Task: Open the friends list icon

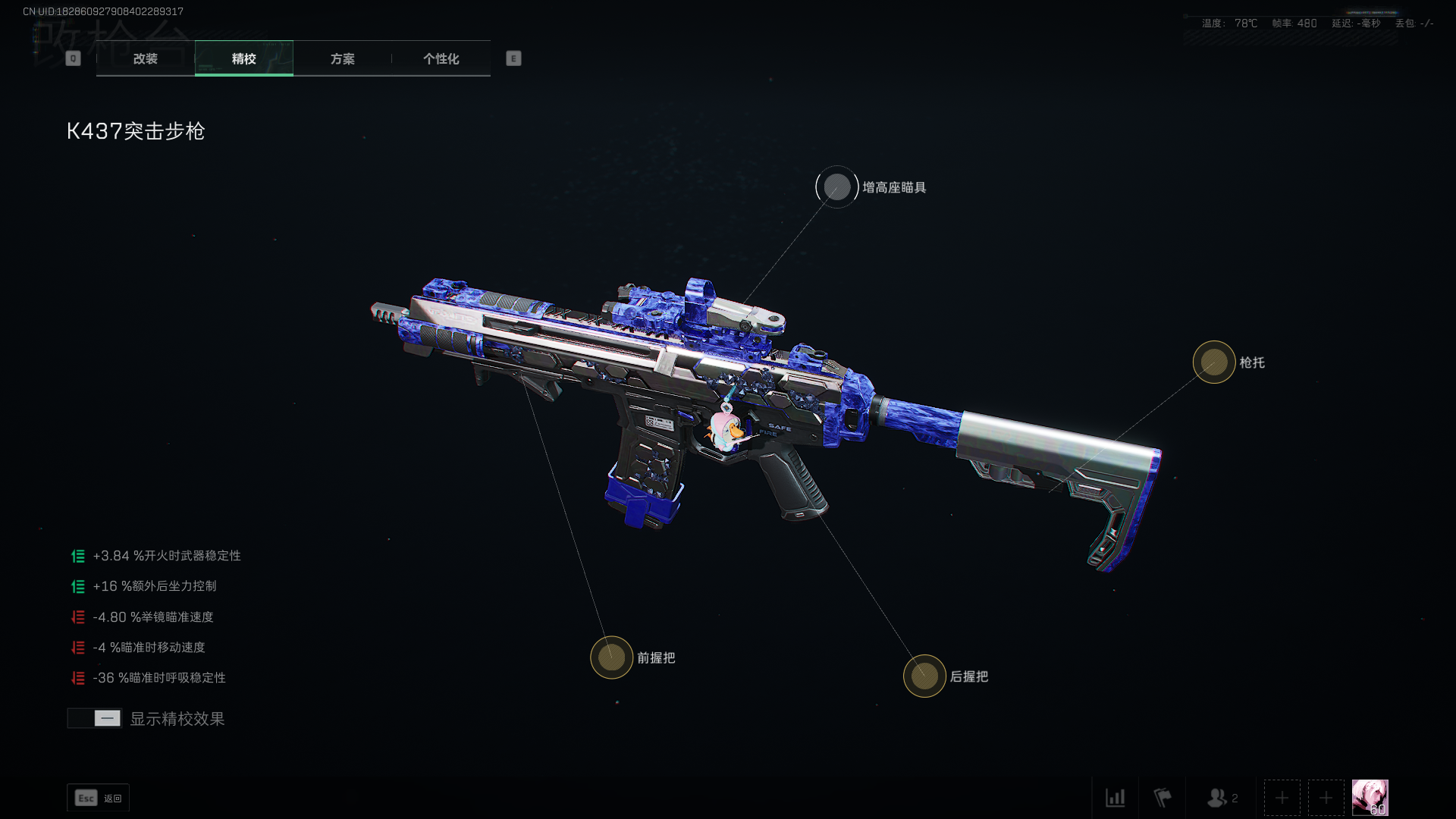Action: [x=1221, y=798]
